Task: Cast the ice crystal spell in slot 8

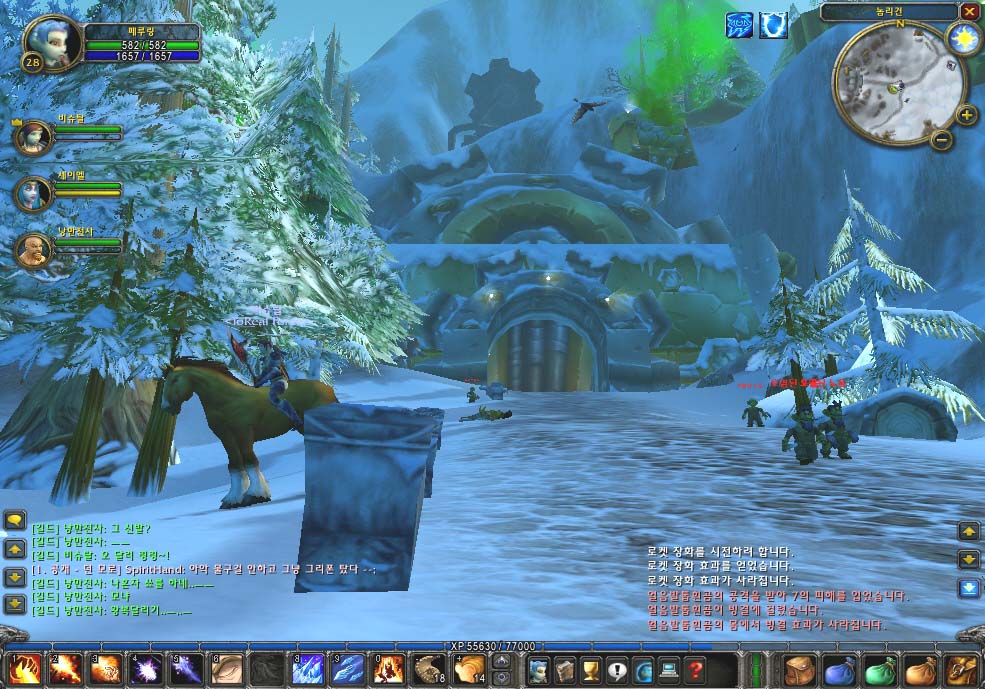Action: (x=308, y=668)
